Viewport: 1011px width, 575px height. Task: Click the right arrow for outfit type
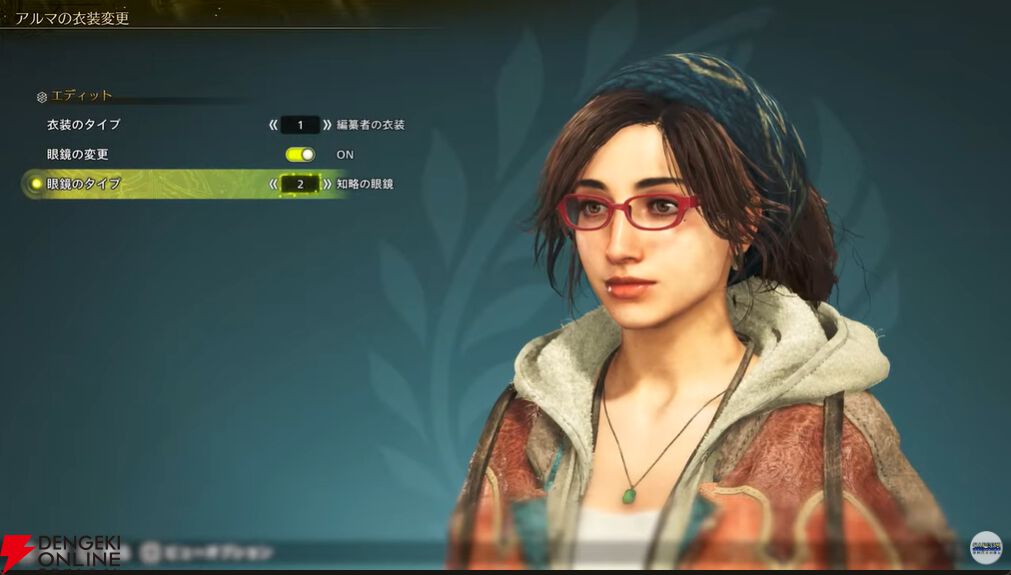(327, 125)
